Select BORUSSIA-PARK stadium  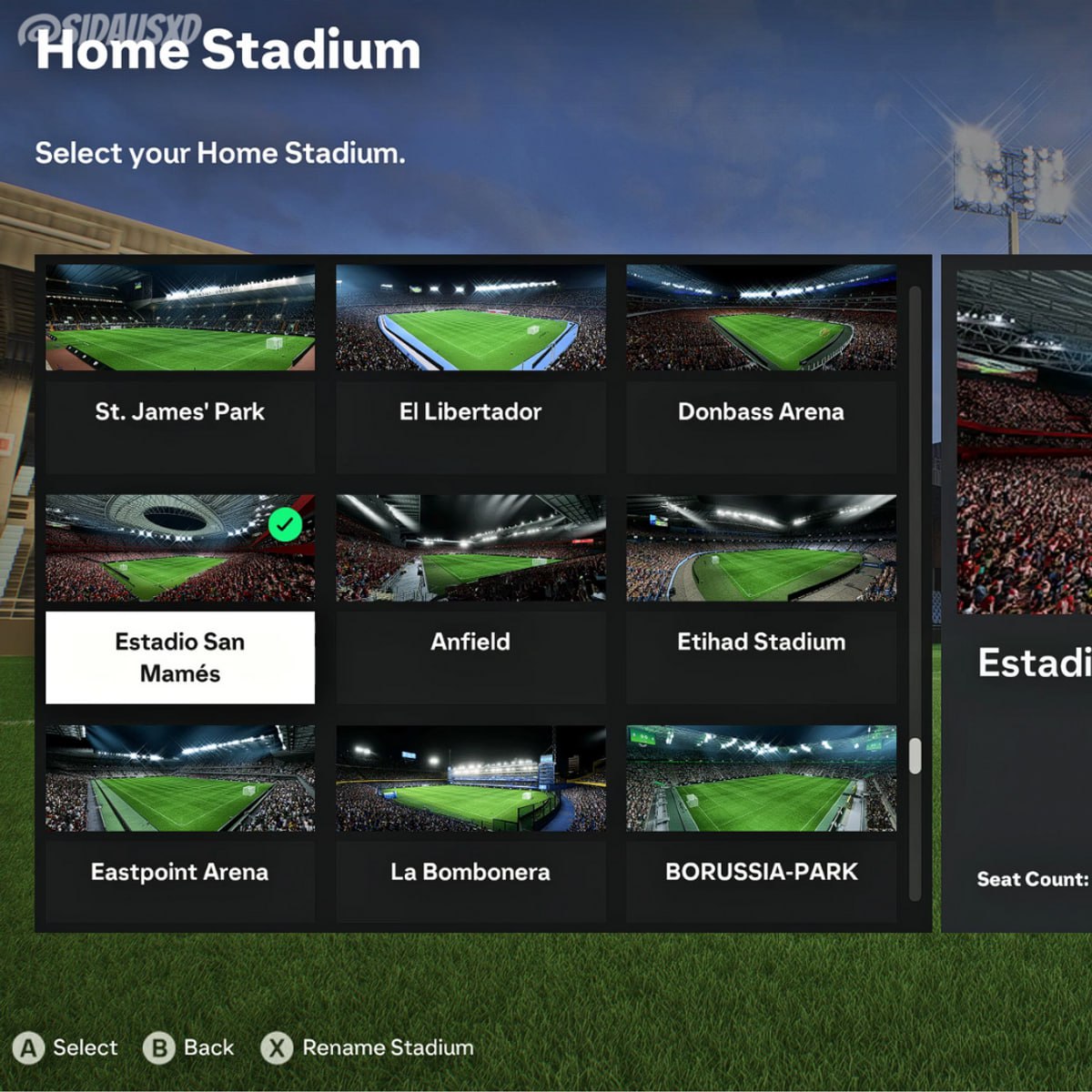click(x=761, y=828)
